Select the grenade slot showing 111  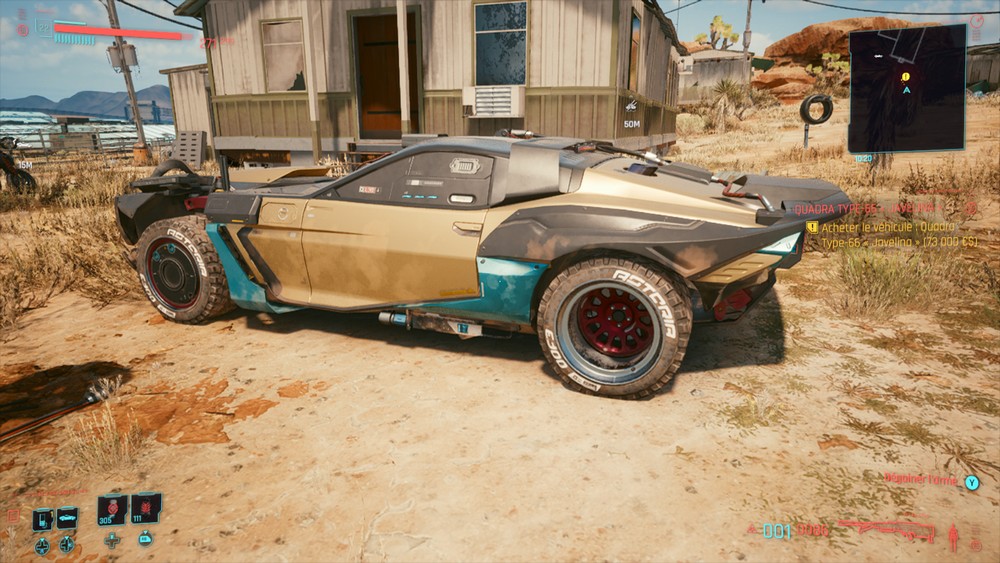[146, 508]
